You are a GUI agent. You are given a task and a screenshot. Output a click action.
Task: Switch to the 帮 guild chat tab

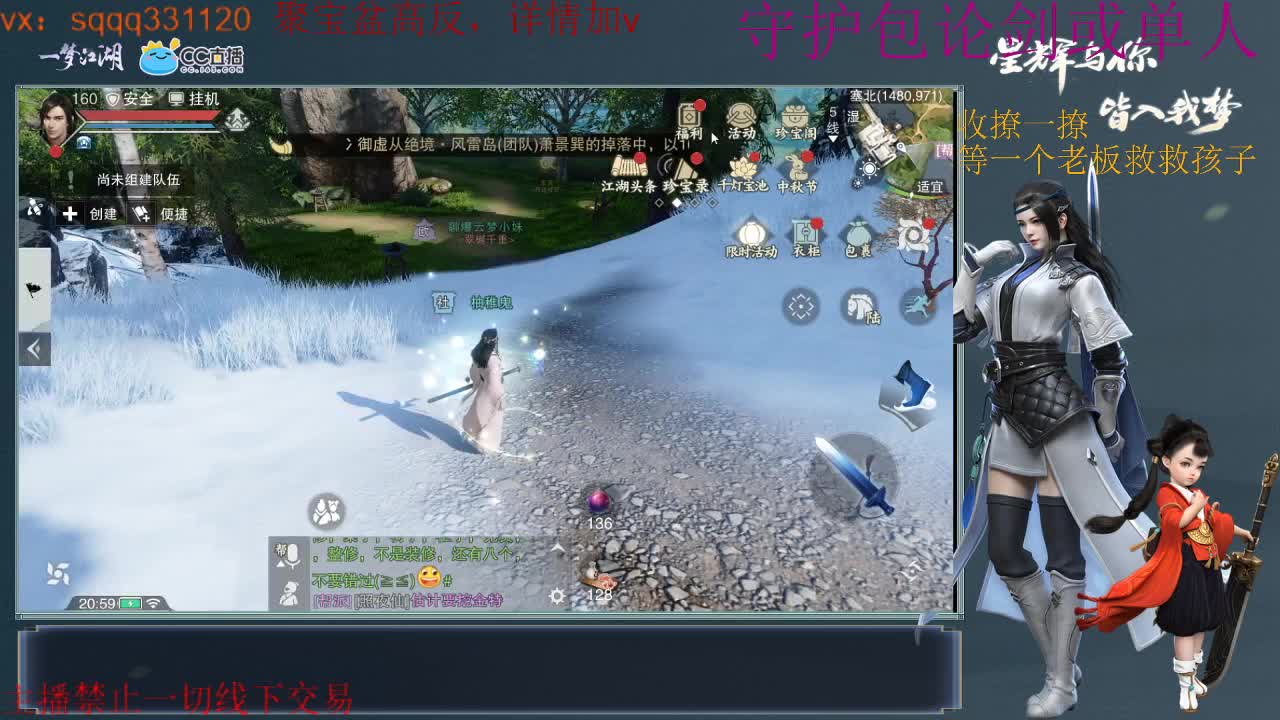pyautogui.click(x=281, y=548)
